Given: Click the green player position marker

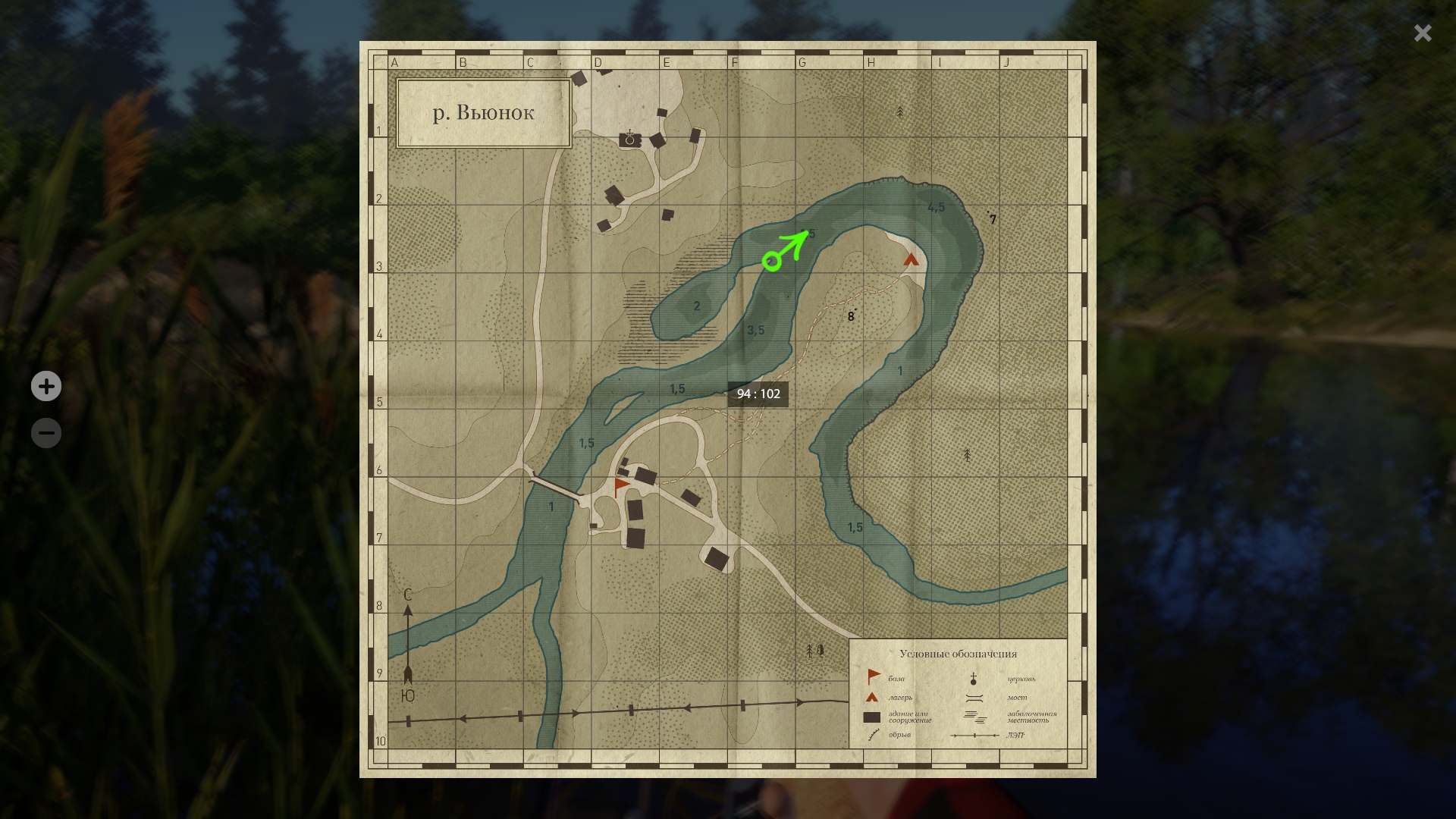Looking at the screenshot, I should click(x=772, y=262).
